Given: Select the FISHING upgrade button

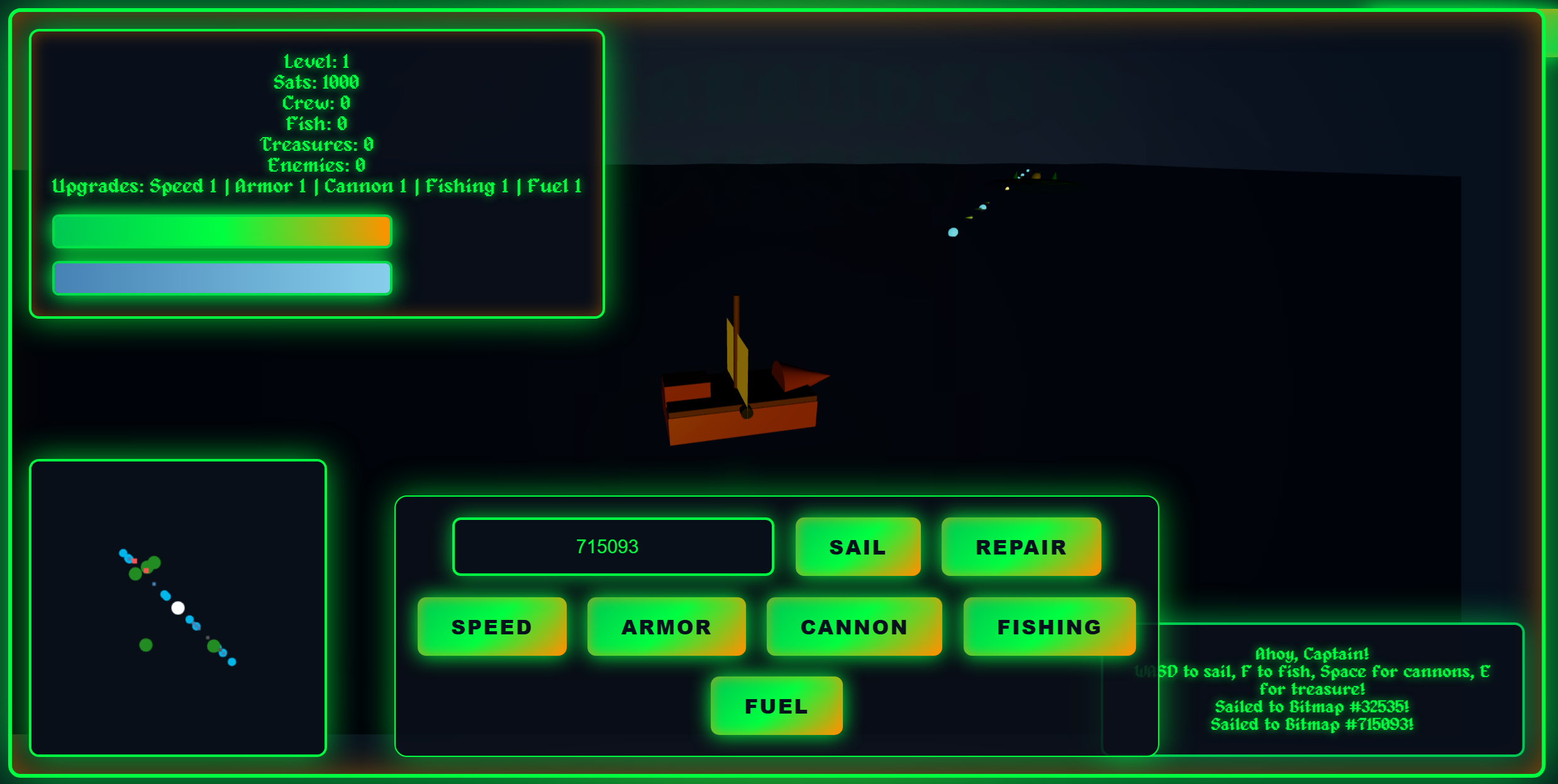Looking at the screenshot, I should click(x=1049, y=627).
